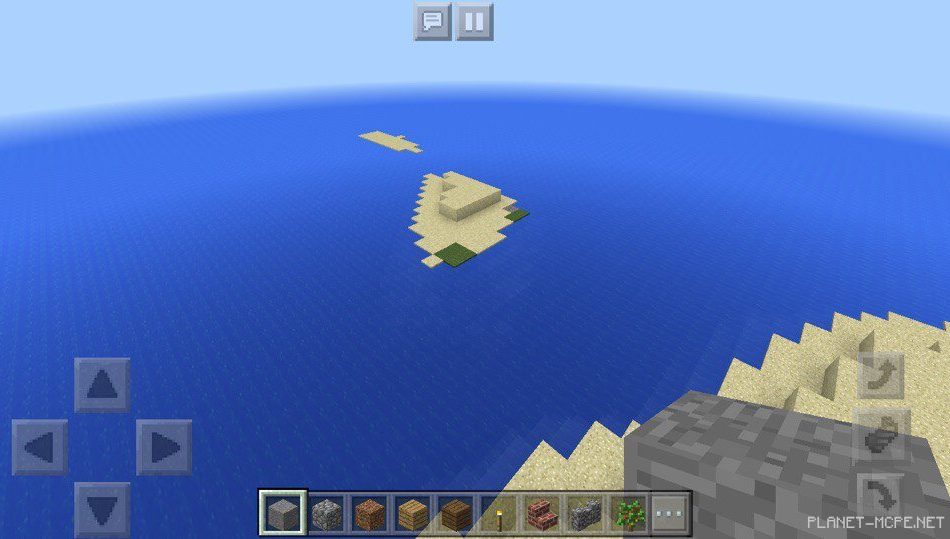Viewport: 950px width, 539px height.
Task: Tap the middle stop-flying button
Action: (x=881, y=436)
